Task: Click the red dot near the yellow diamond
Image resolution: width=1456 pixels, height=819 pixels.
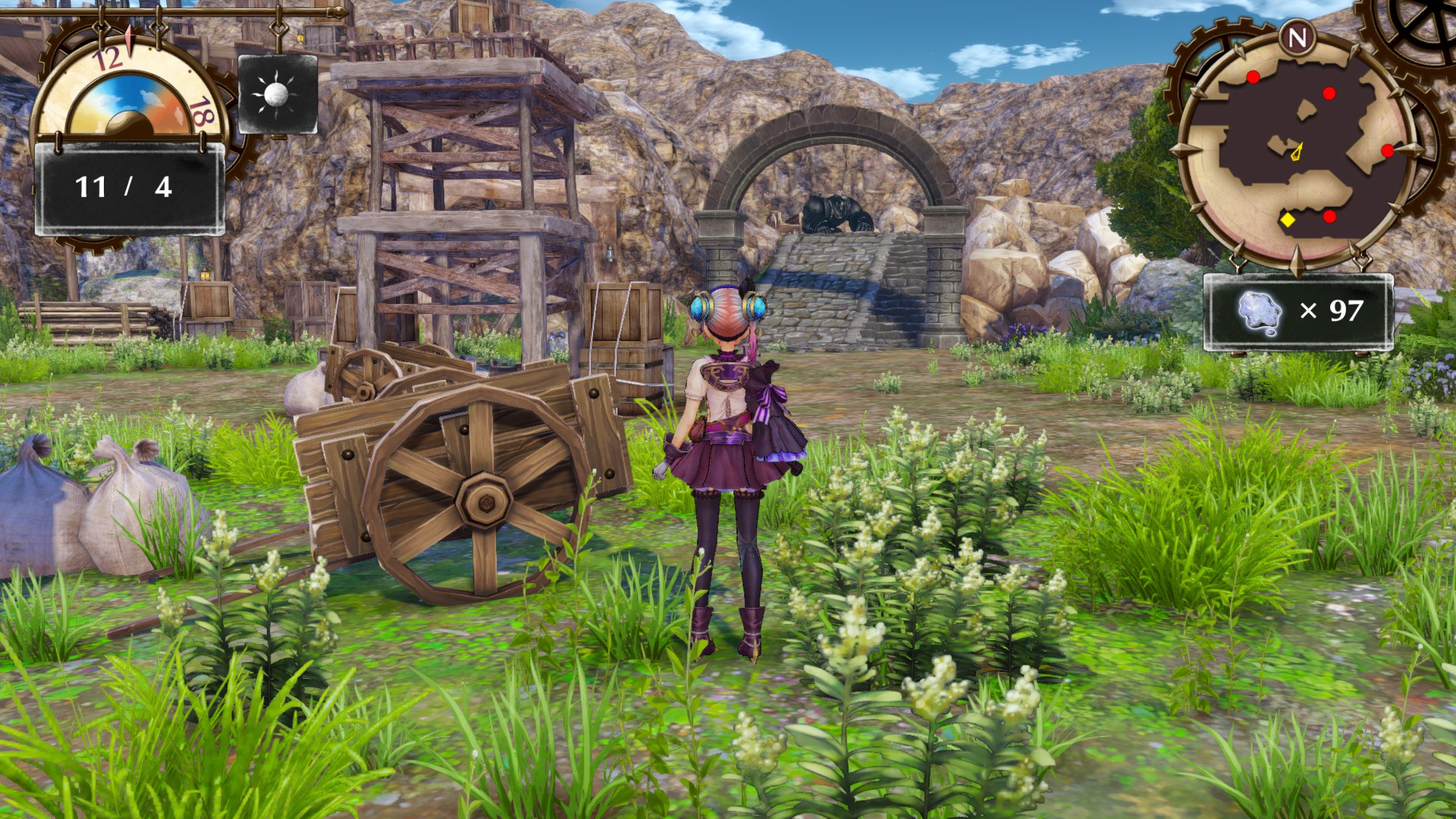Action: (x=1329, y=215)
